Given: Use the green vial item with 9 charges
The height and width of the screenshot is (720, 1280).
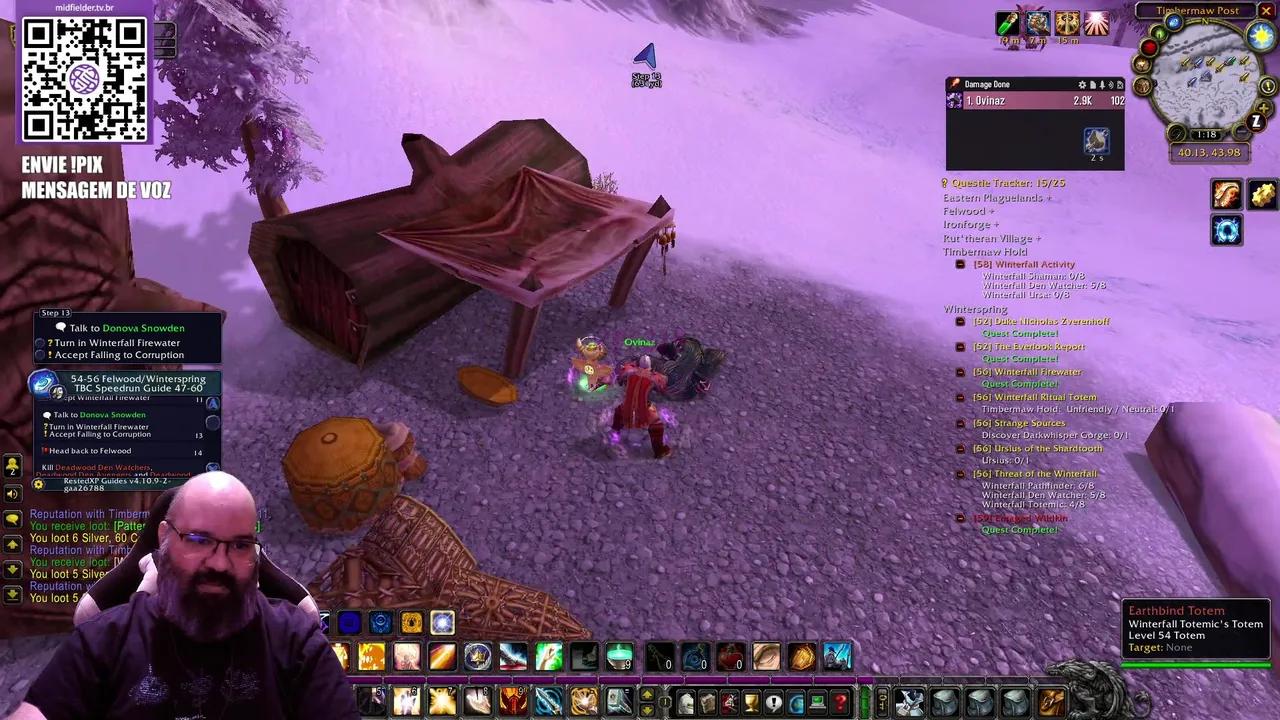Looking at the screenshot, I should tap(619, 657).
